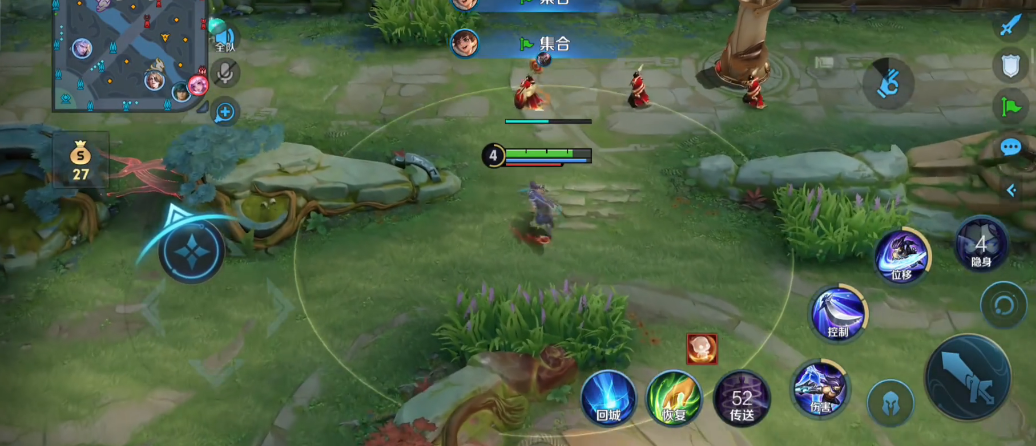Tap the magnifier plus icon beside minimap
Screen dimensions: 1036x446
[224, 112]
